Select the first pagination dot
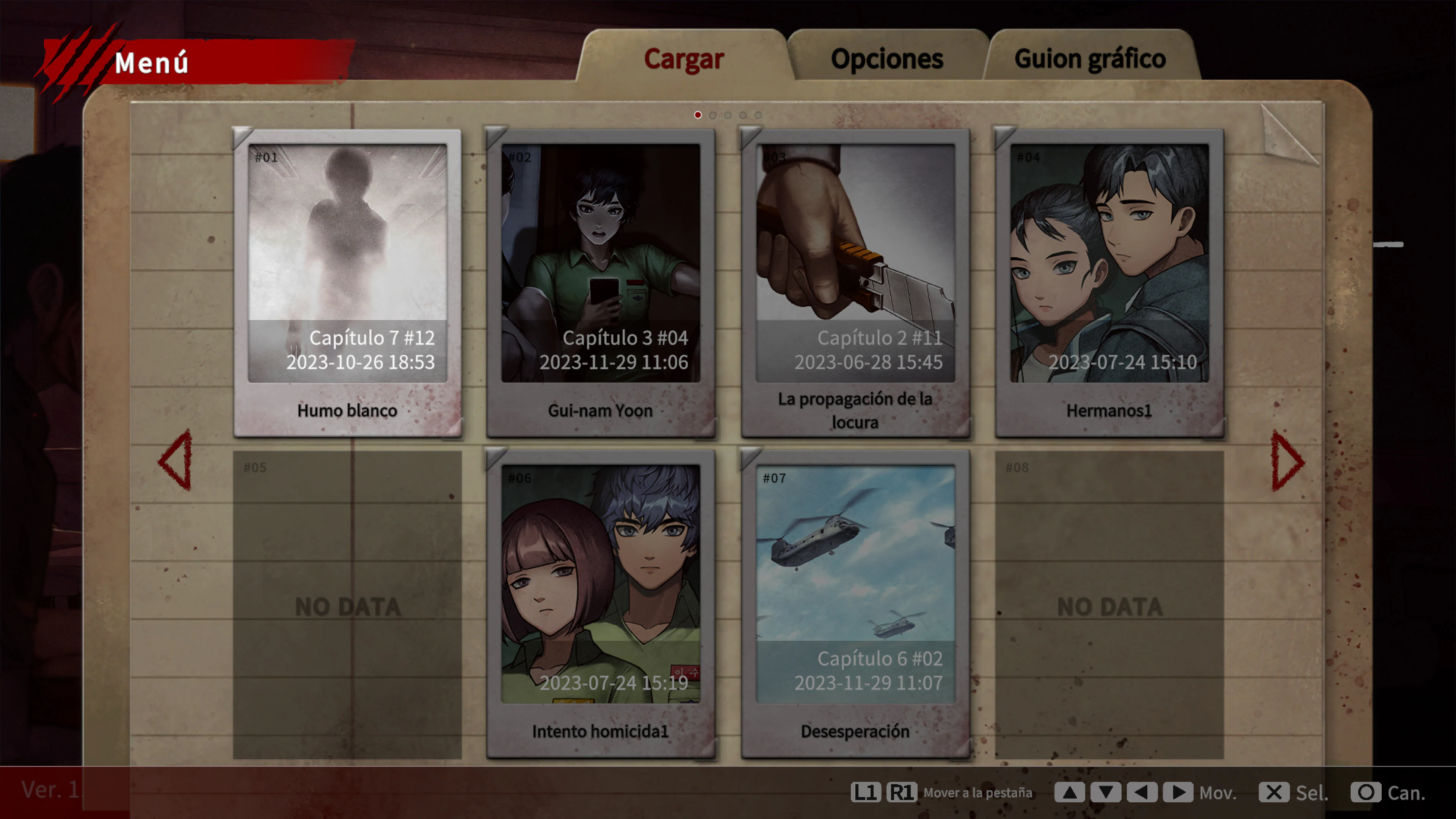This screenshot has width=1456, height=819. 698,115
